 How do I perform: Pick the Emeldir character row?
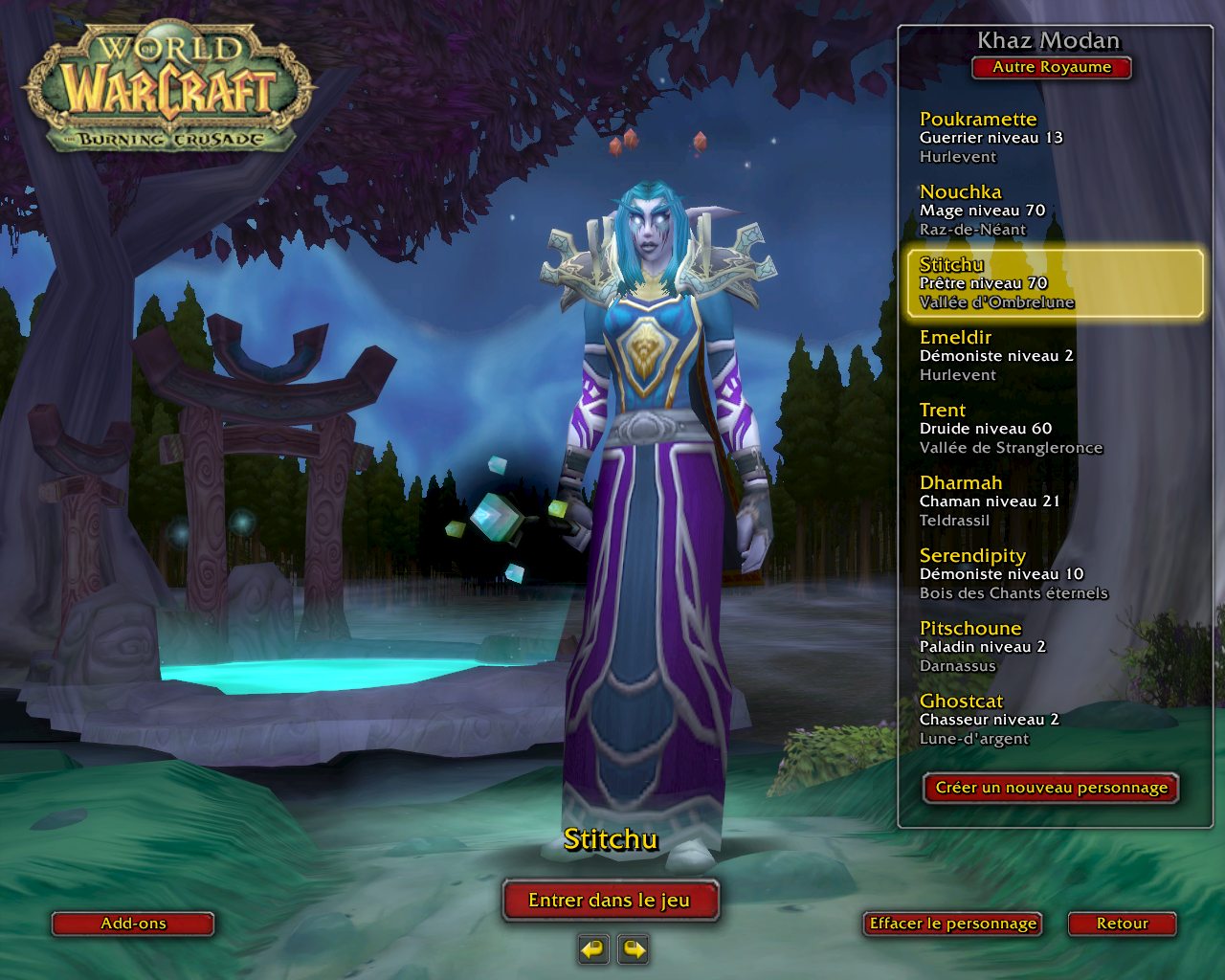tap(1053, 355)
